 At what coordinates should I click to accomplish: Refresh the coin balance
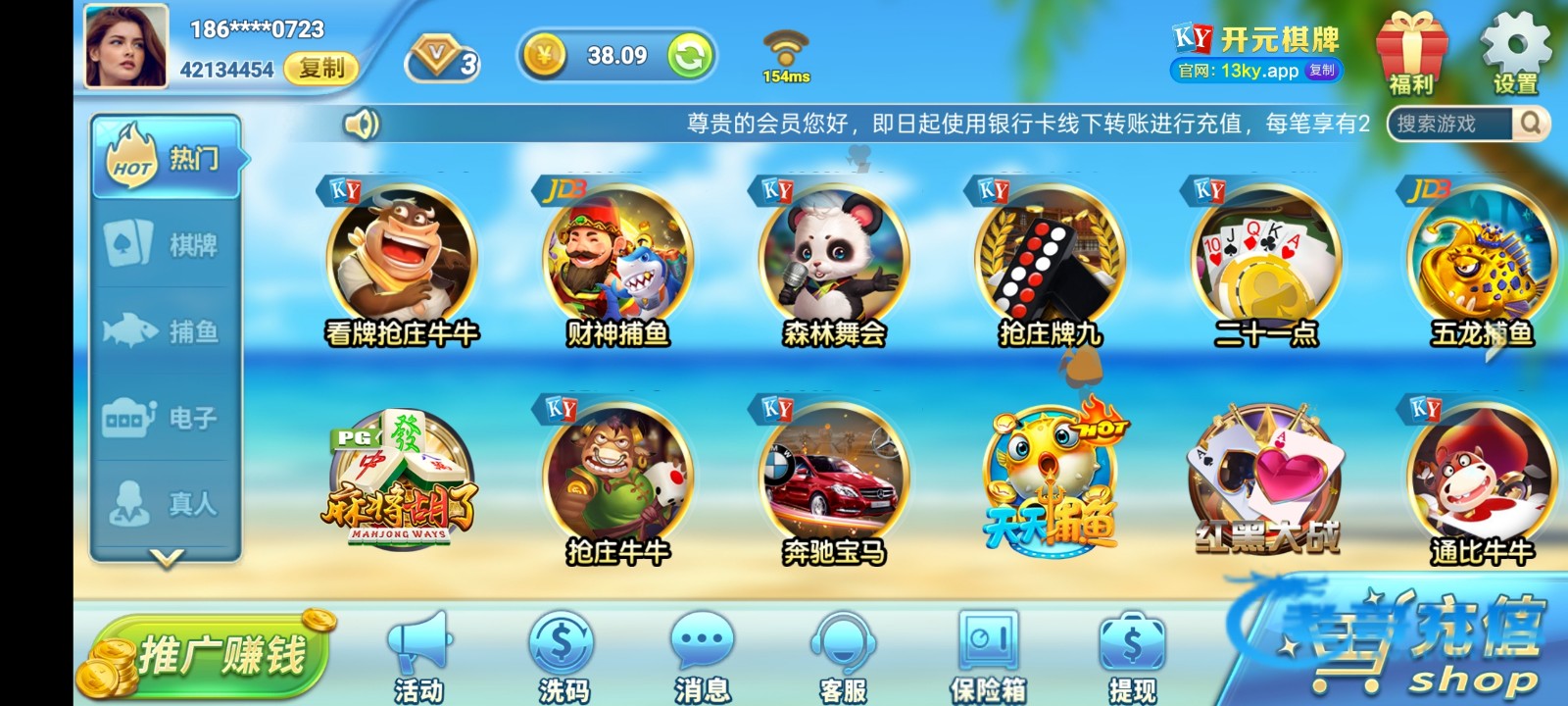(690, 56)
